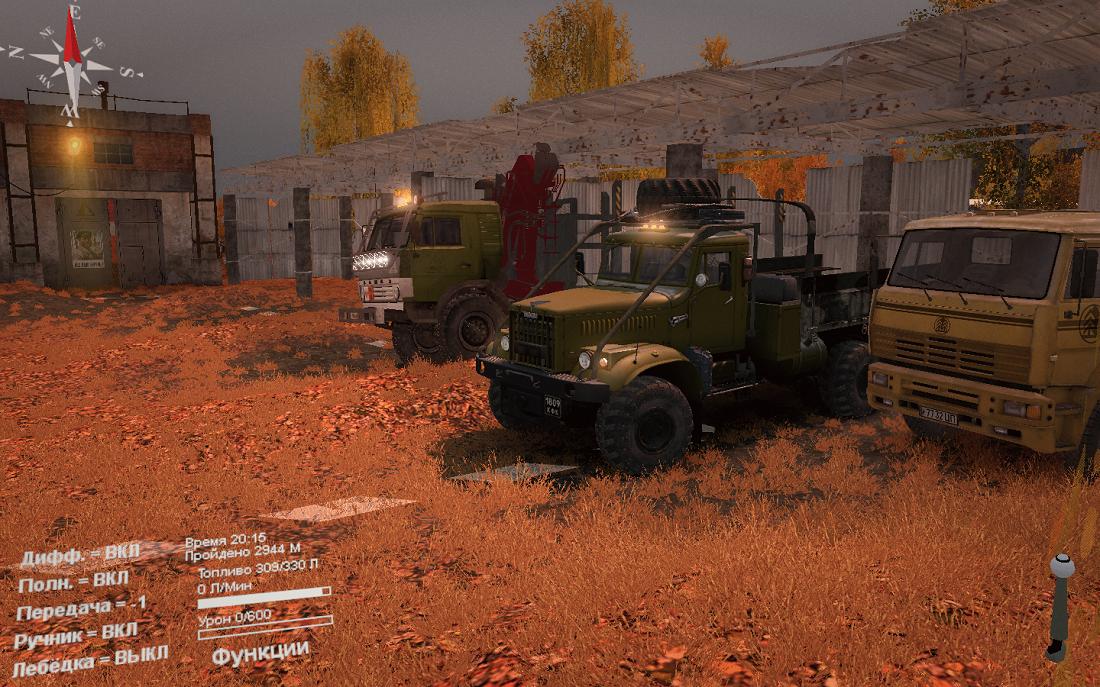Activate the Лебедка winch control

point(90,659)
